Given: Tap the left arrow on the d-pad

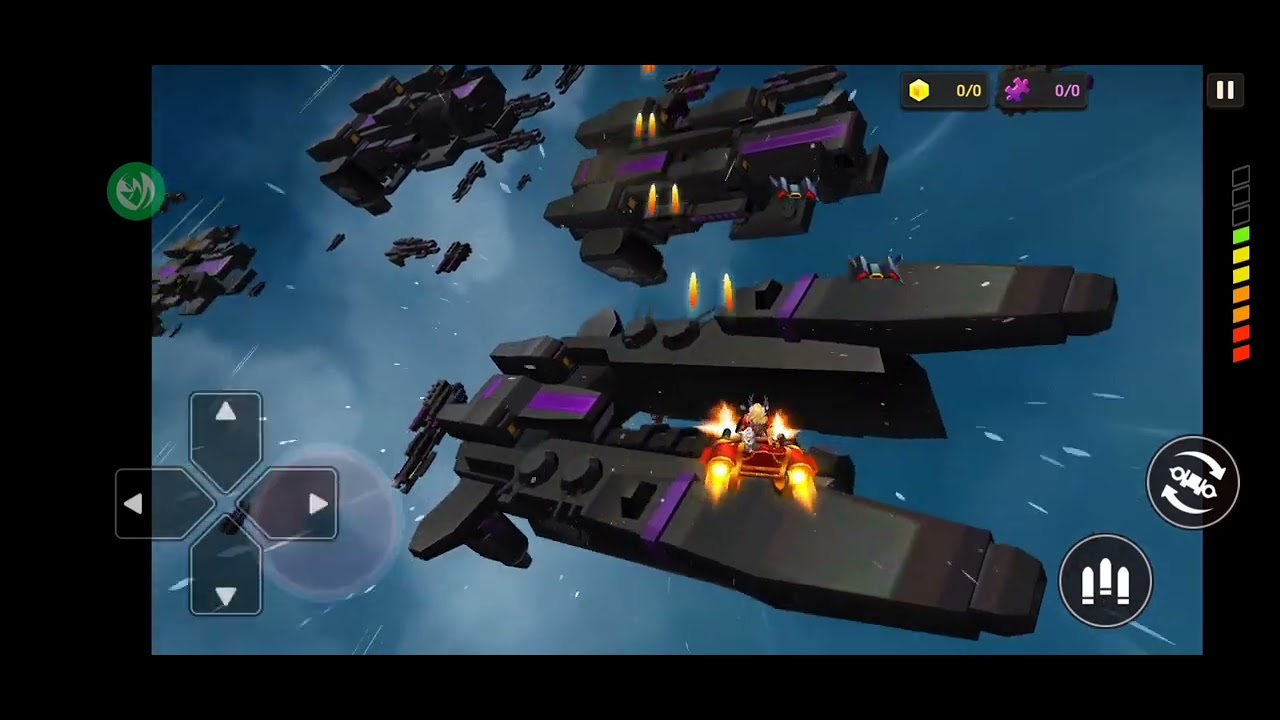Looking at the screenshot, I should pos(133,504).
